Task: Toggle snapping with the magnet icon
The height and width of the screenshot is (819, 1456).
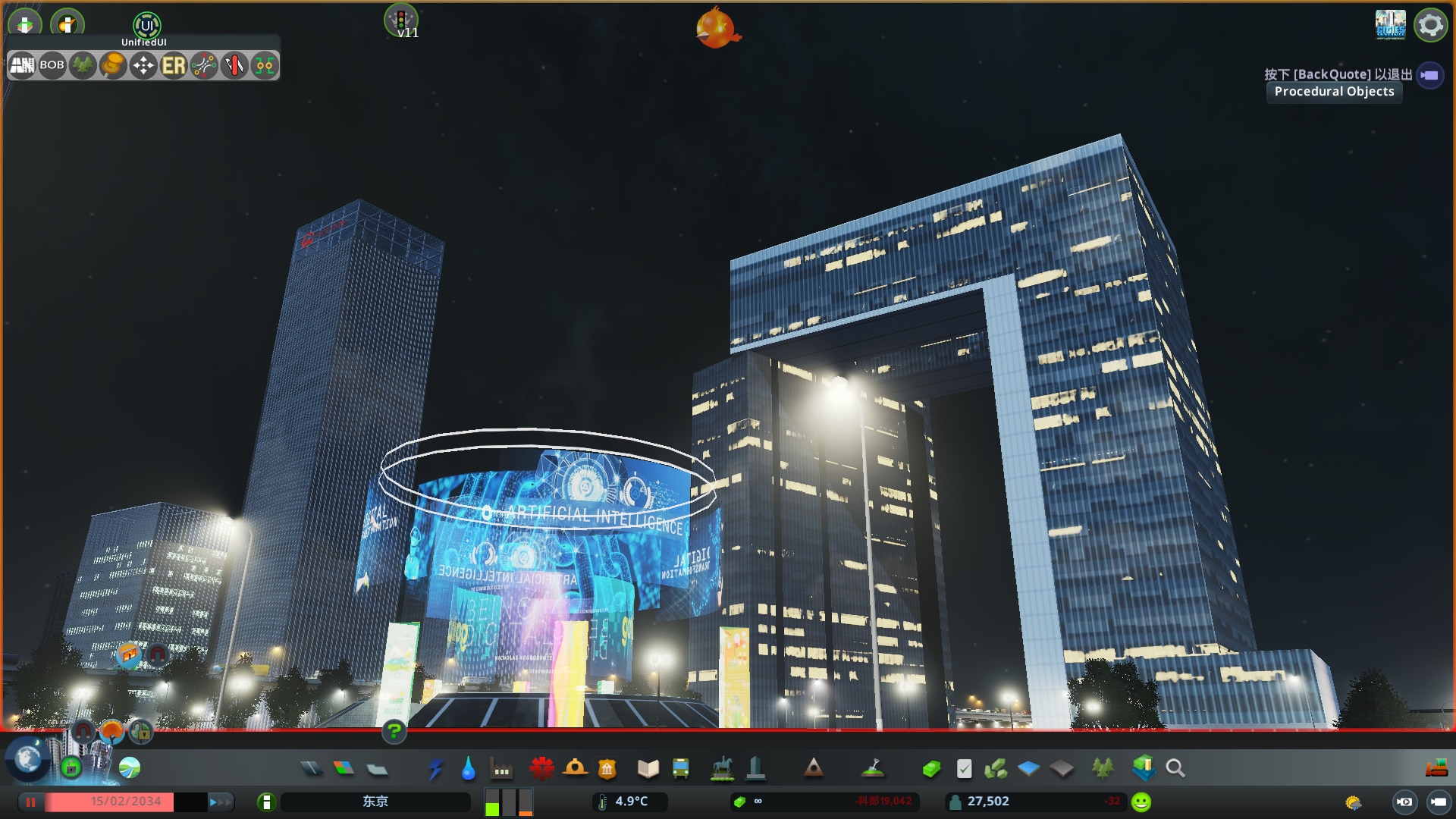Action: (83, 732)
